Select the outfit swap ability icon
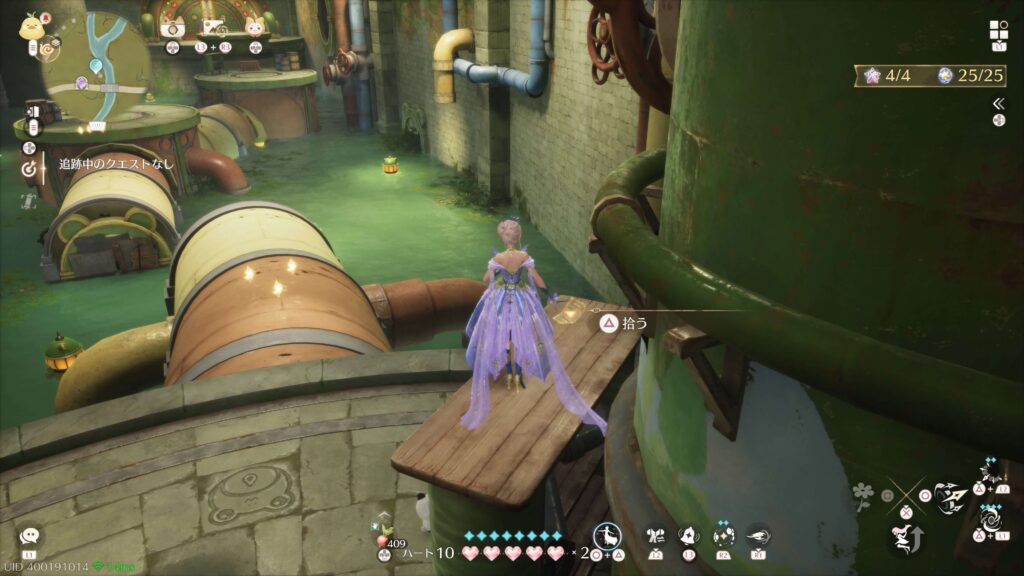This screenshot has width=1024, height=576. tap(656, 536)
